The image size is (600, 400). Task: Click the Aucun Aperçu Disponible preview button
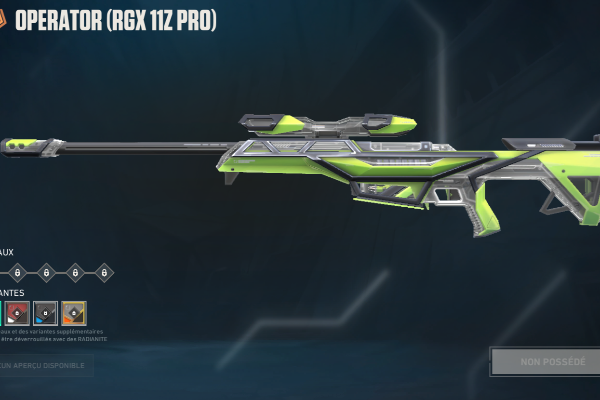pos(45,365)
